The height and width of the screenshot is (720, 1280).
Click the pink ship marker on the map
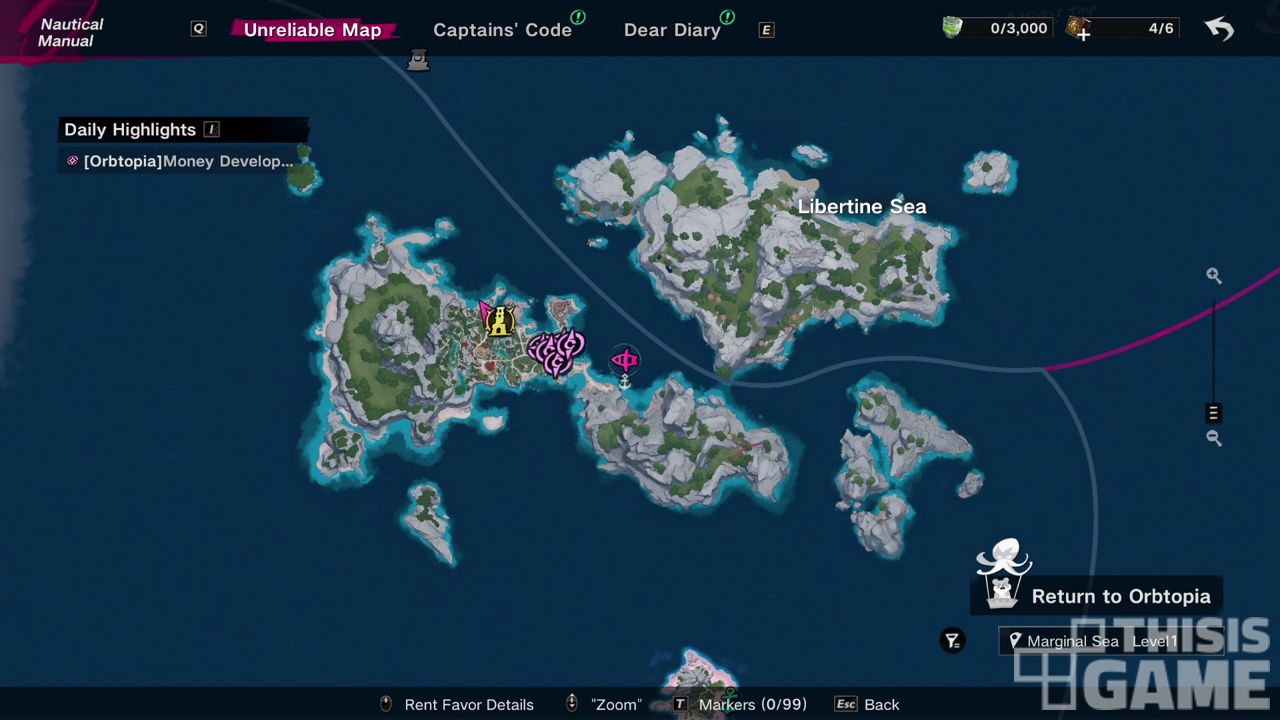(x=625, y=359)
